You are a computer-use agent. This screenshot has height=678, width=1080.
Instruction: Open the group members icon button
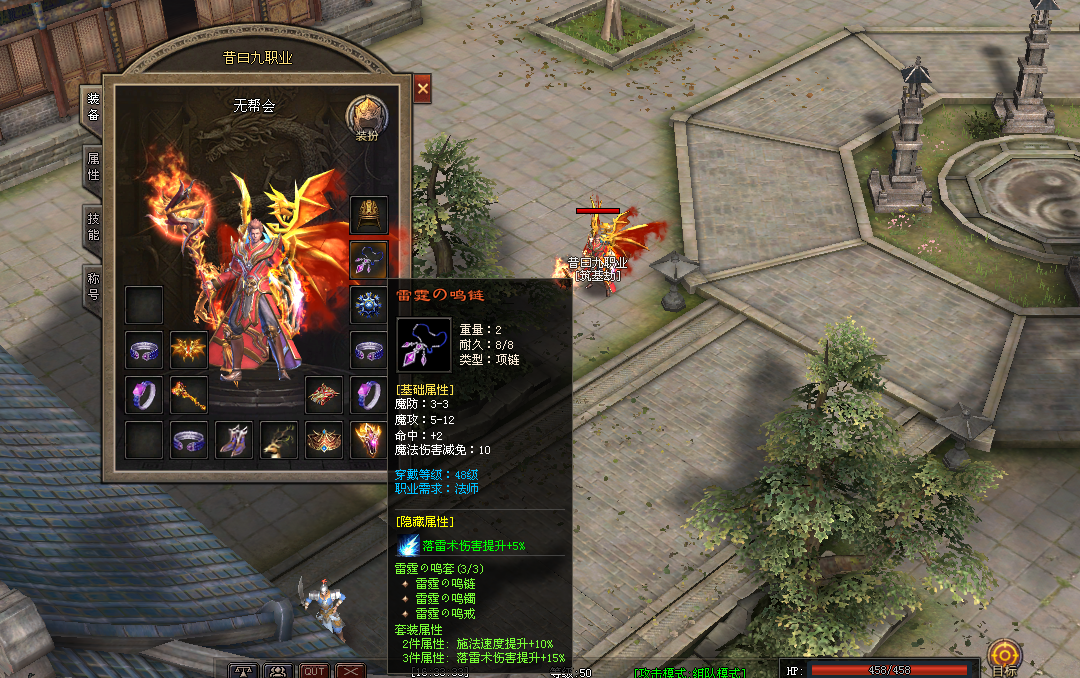point(280,671)
